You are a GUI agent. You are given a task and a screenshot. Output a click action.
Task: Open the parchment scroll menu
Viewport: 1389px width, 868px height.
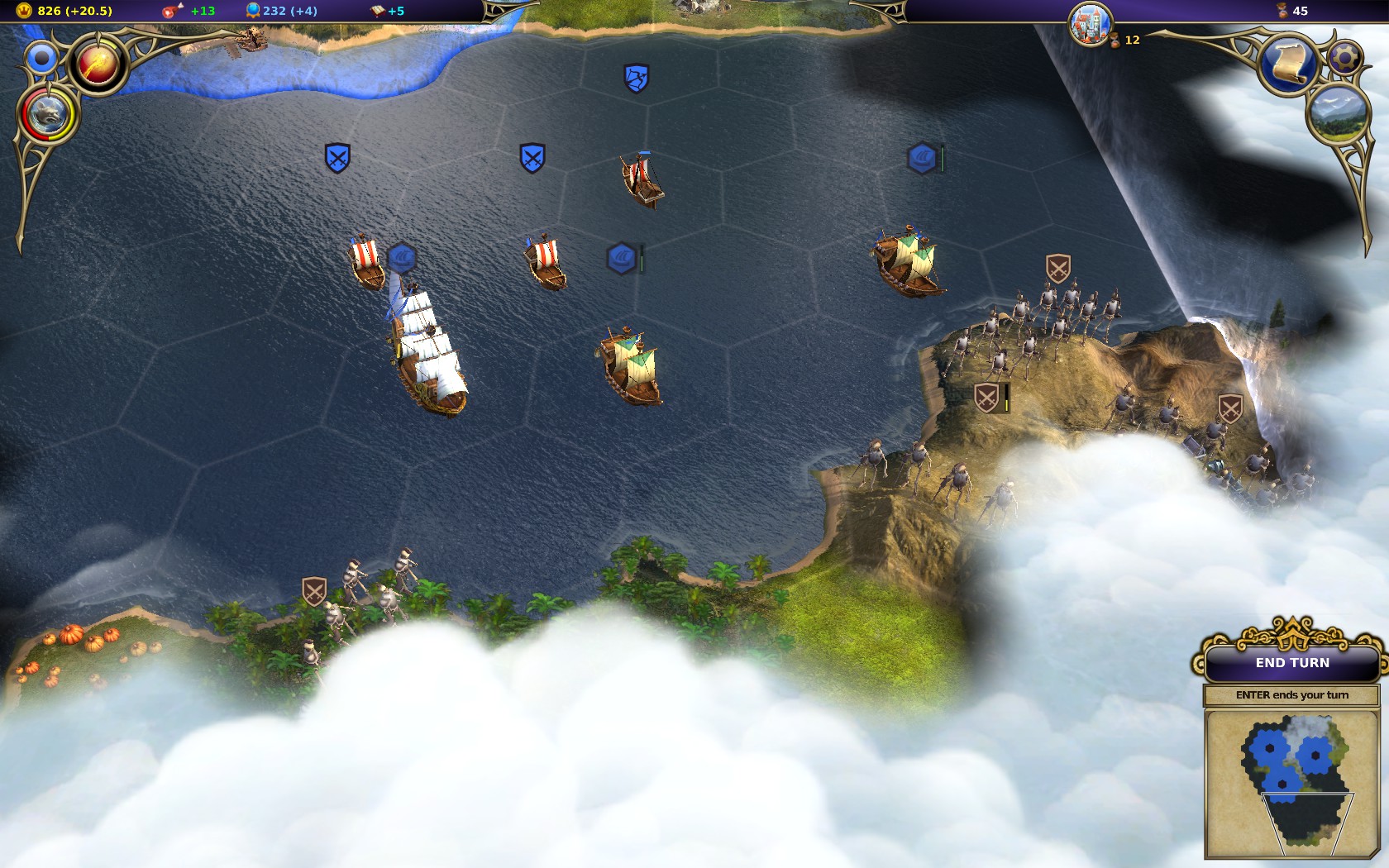1288,65
